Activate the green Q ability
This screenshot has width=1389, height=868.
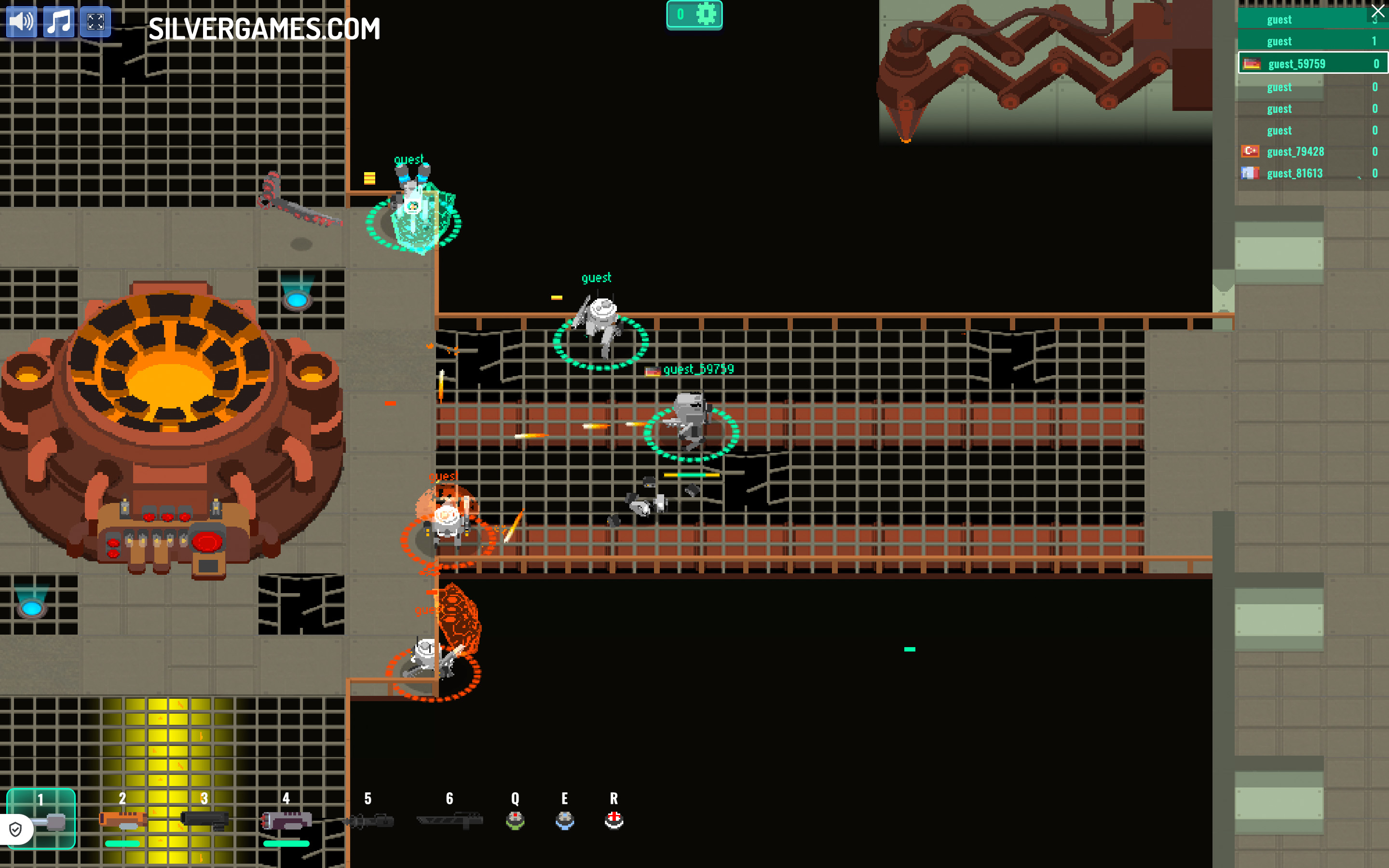pyautogui.click(x=515, y=820)
